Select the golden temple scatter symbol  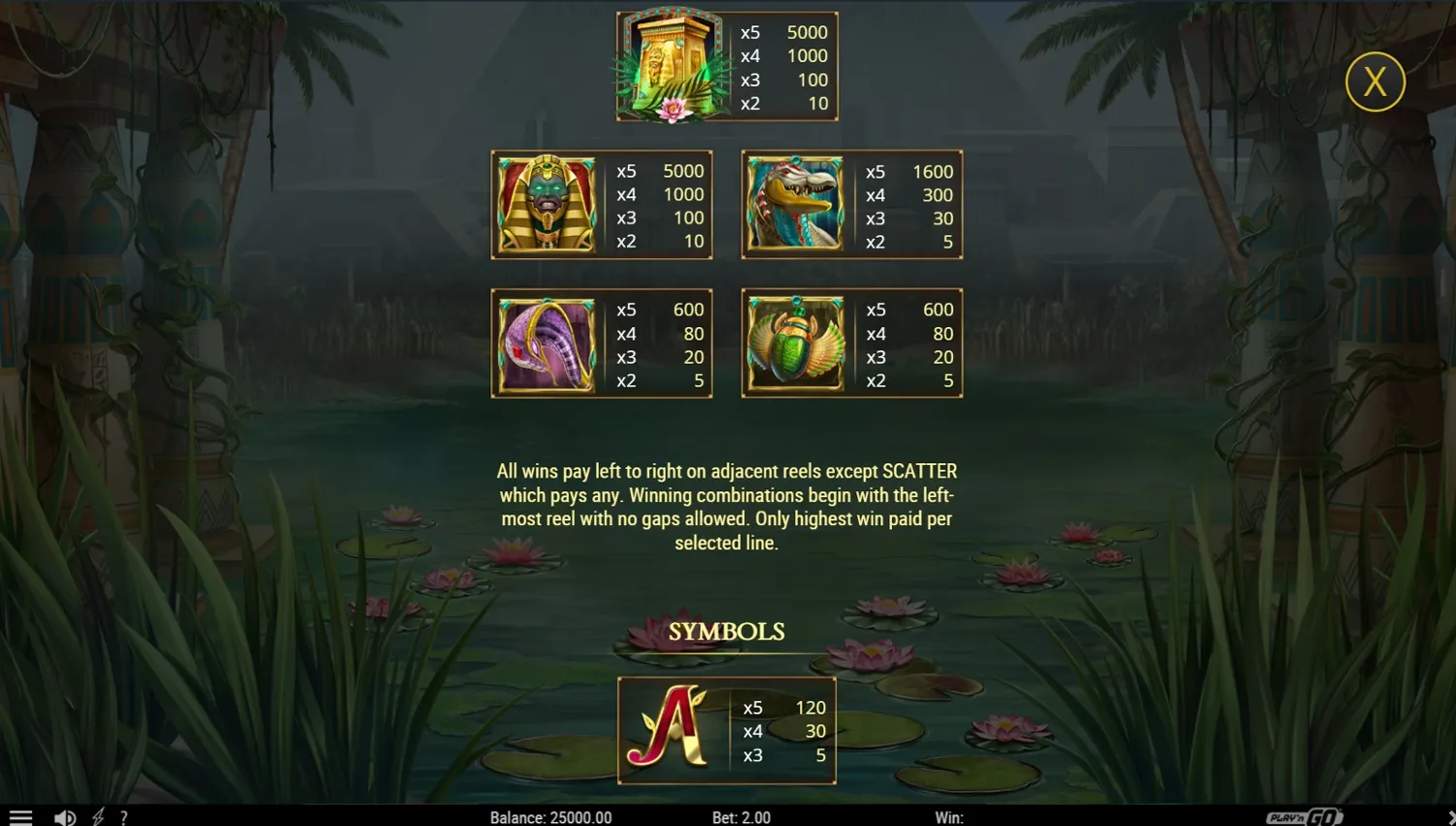pos(671,65)
